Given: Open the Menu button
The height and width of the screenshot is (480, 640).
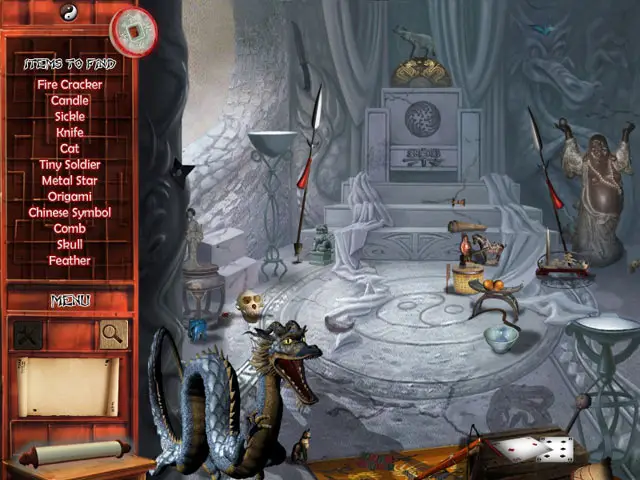Looking at the screenshot, I should tap(70, 300).
